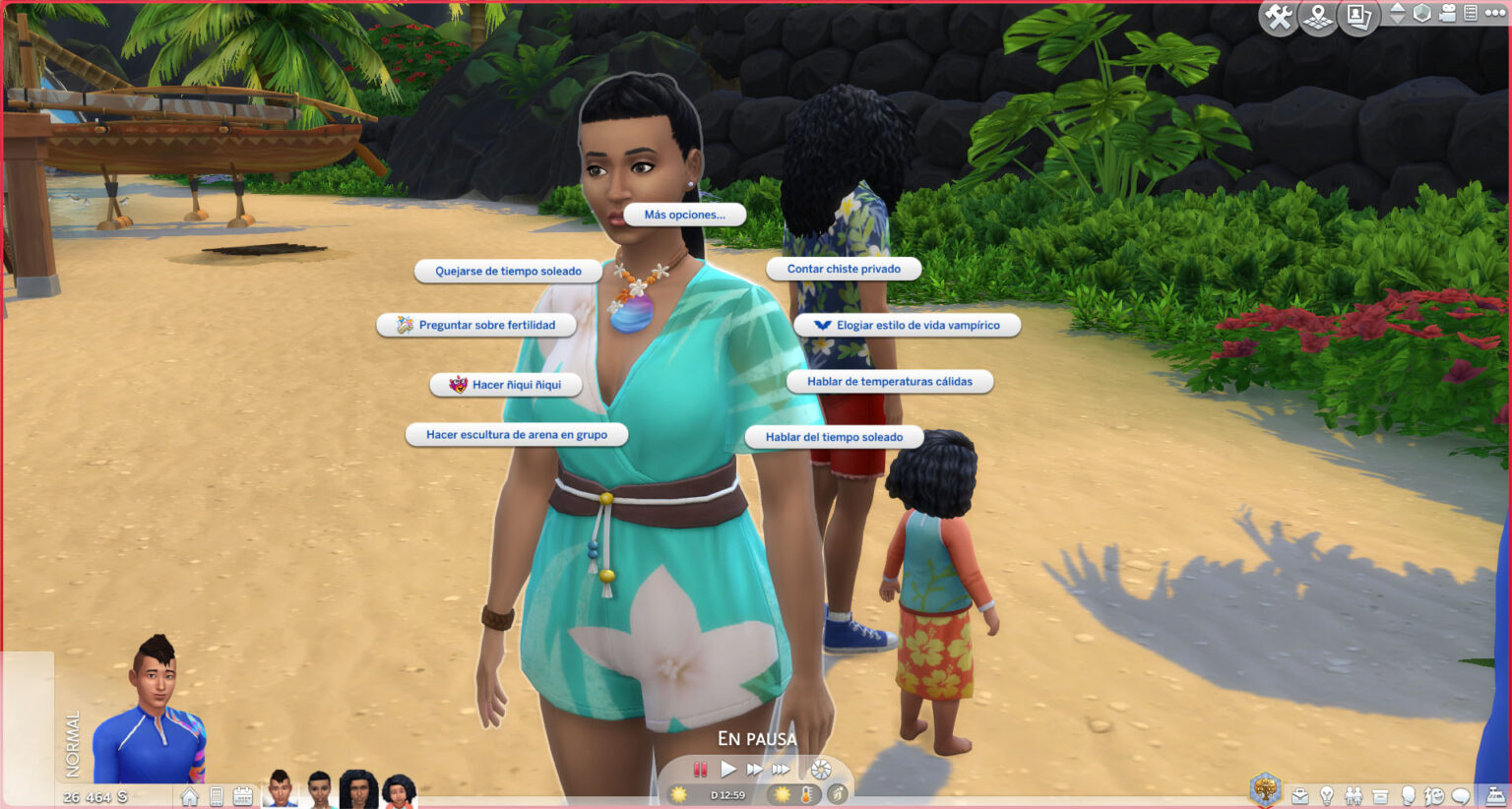1512x809 pixels.
Task: Open notifications with the list icon
Action: (1471, 15)
